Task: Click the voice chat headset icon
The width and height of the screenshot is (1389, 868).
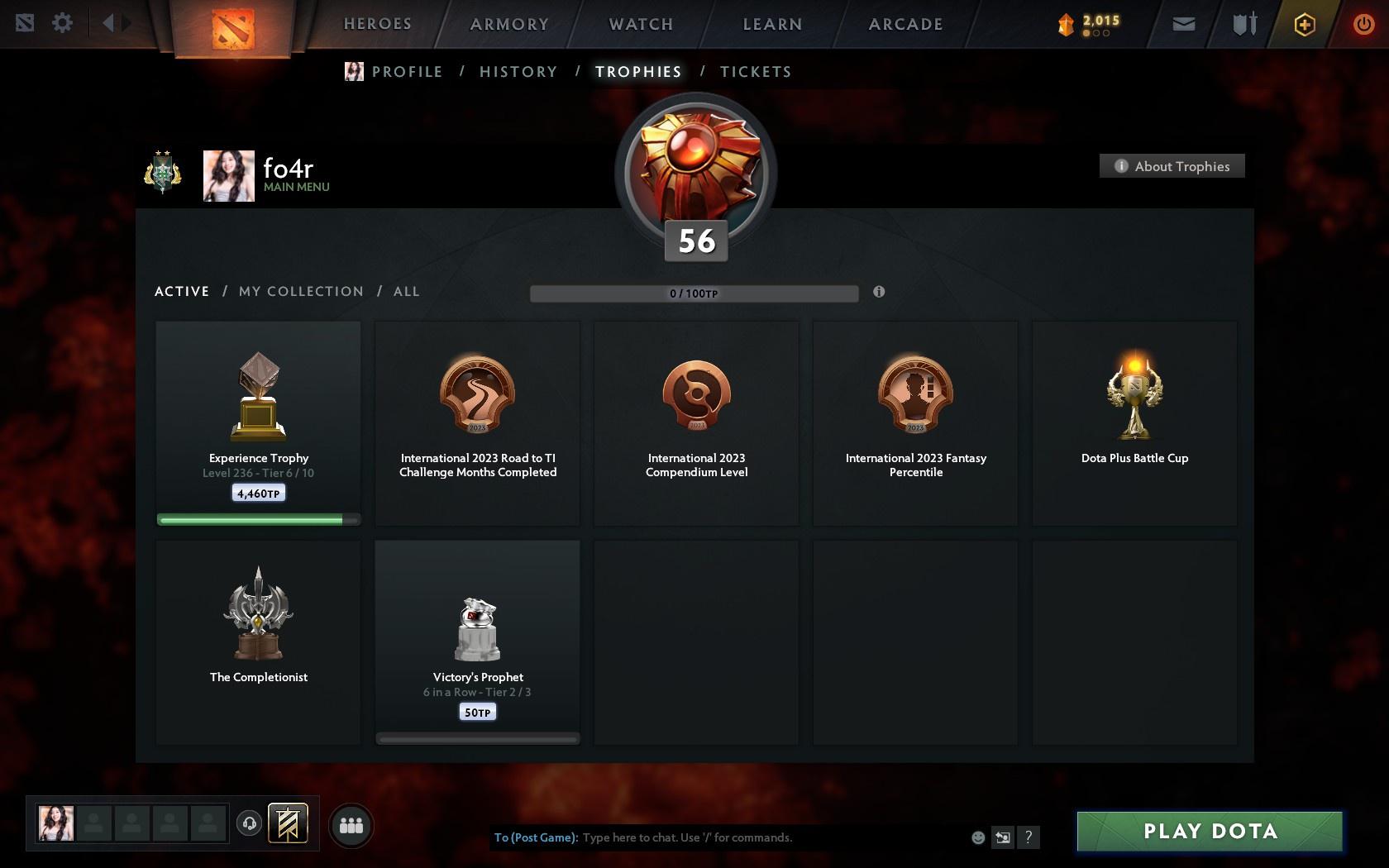Action: (x=250, y=823)
